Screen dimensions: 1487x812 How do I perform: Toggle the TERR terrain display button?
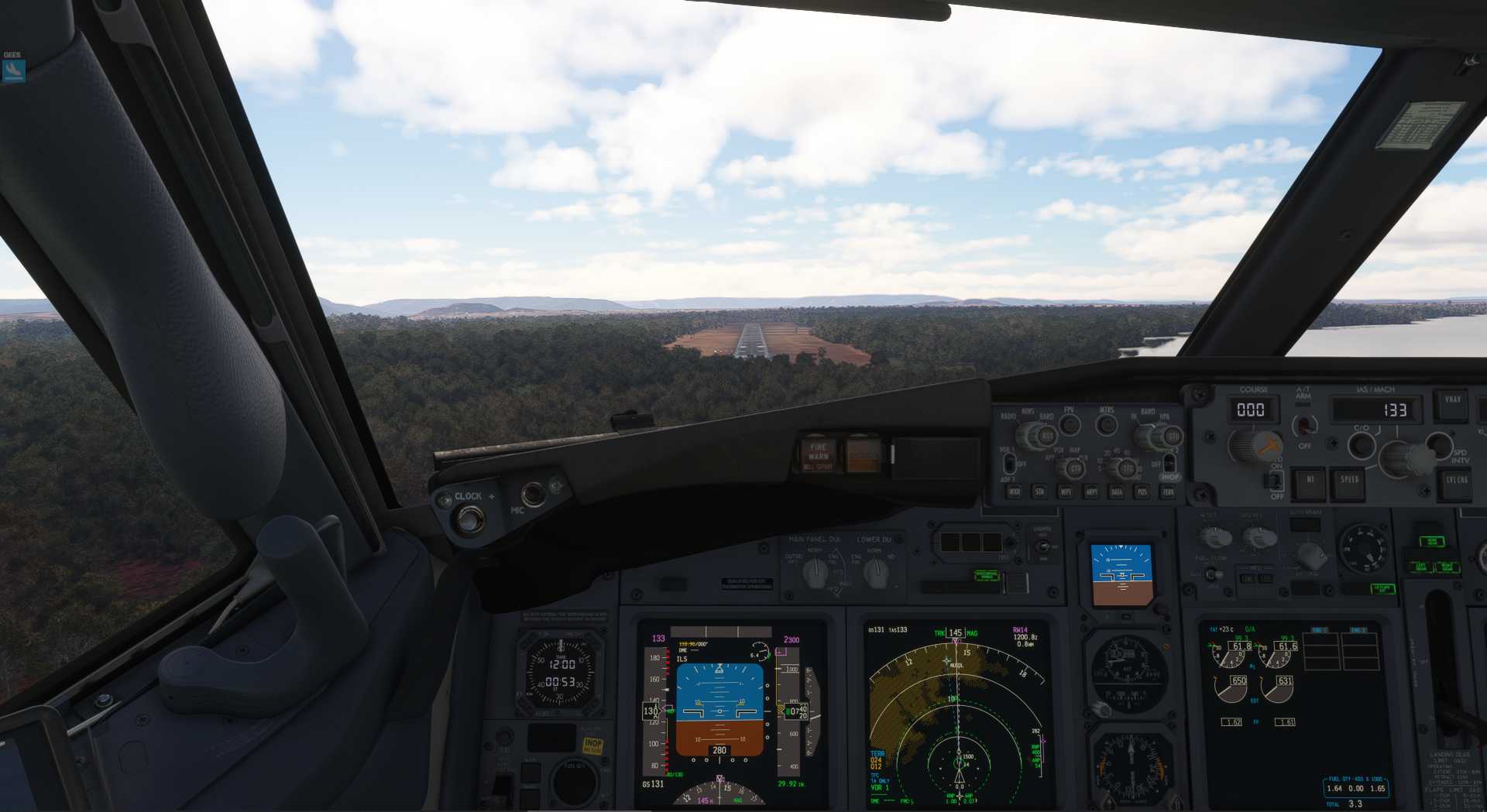coord(1168,492)
